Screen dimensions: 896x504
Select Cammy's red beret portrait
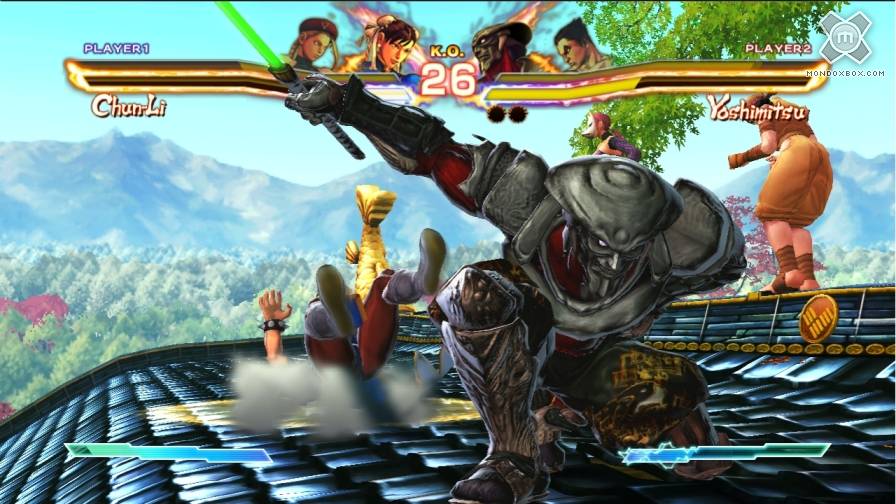[x=311, y=40]
